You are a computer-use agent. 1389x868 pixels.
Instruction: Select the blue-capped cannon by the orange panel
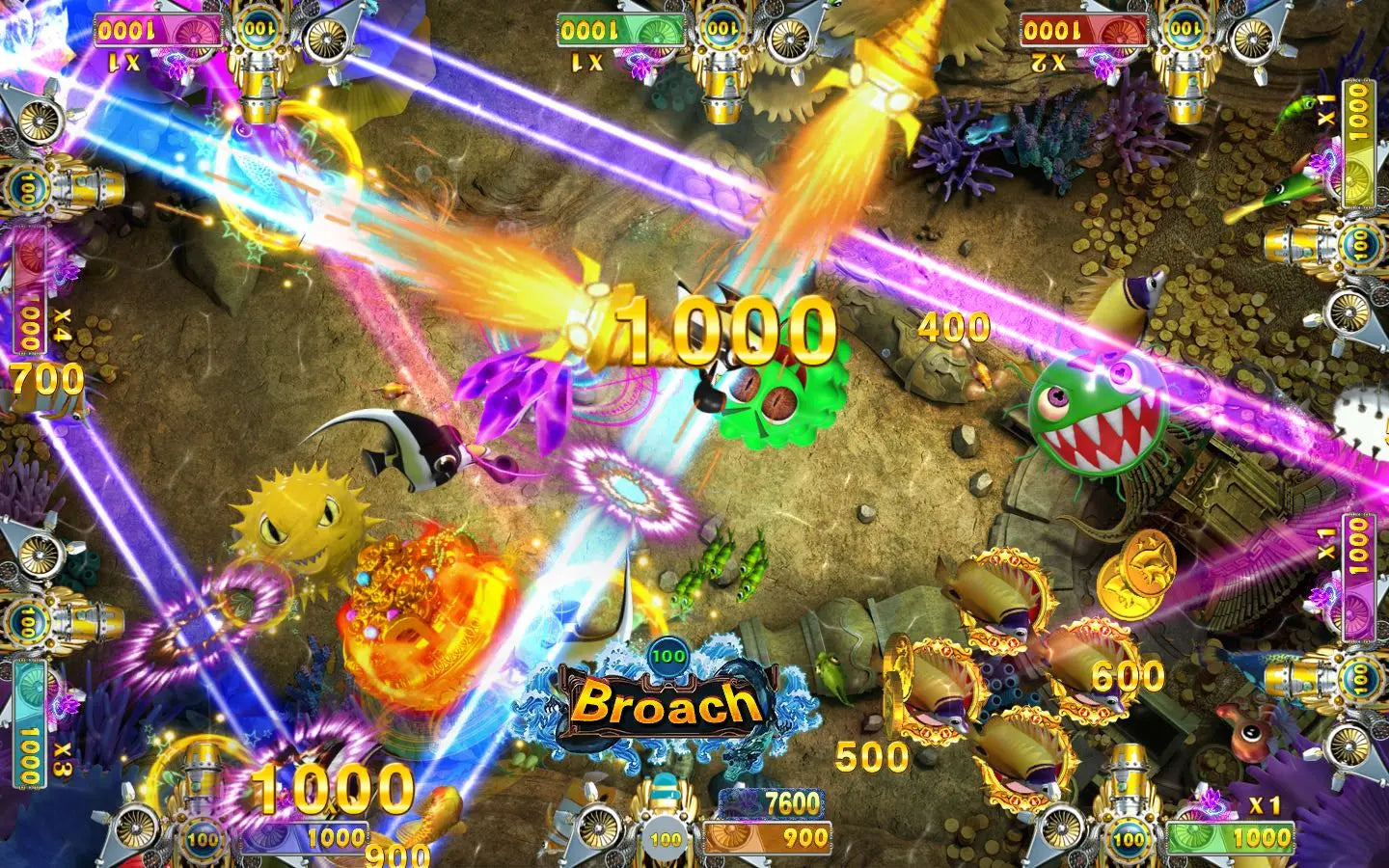point(664,797)
